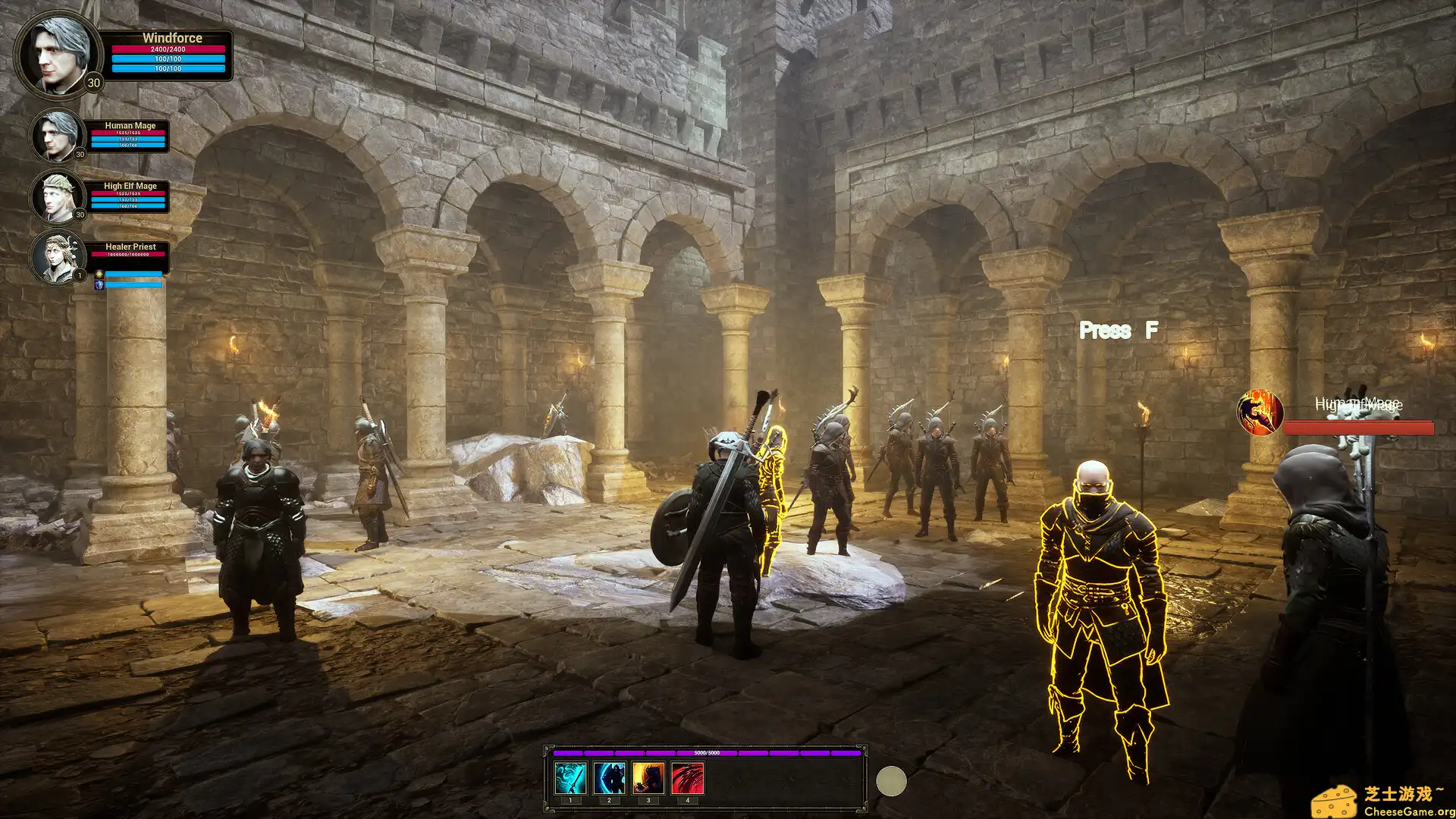Activate the shadowy cloak ability in slot 2
The height and width of the screenshot is (819, 1456).
(609, 777)
